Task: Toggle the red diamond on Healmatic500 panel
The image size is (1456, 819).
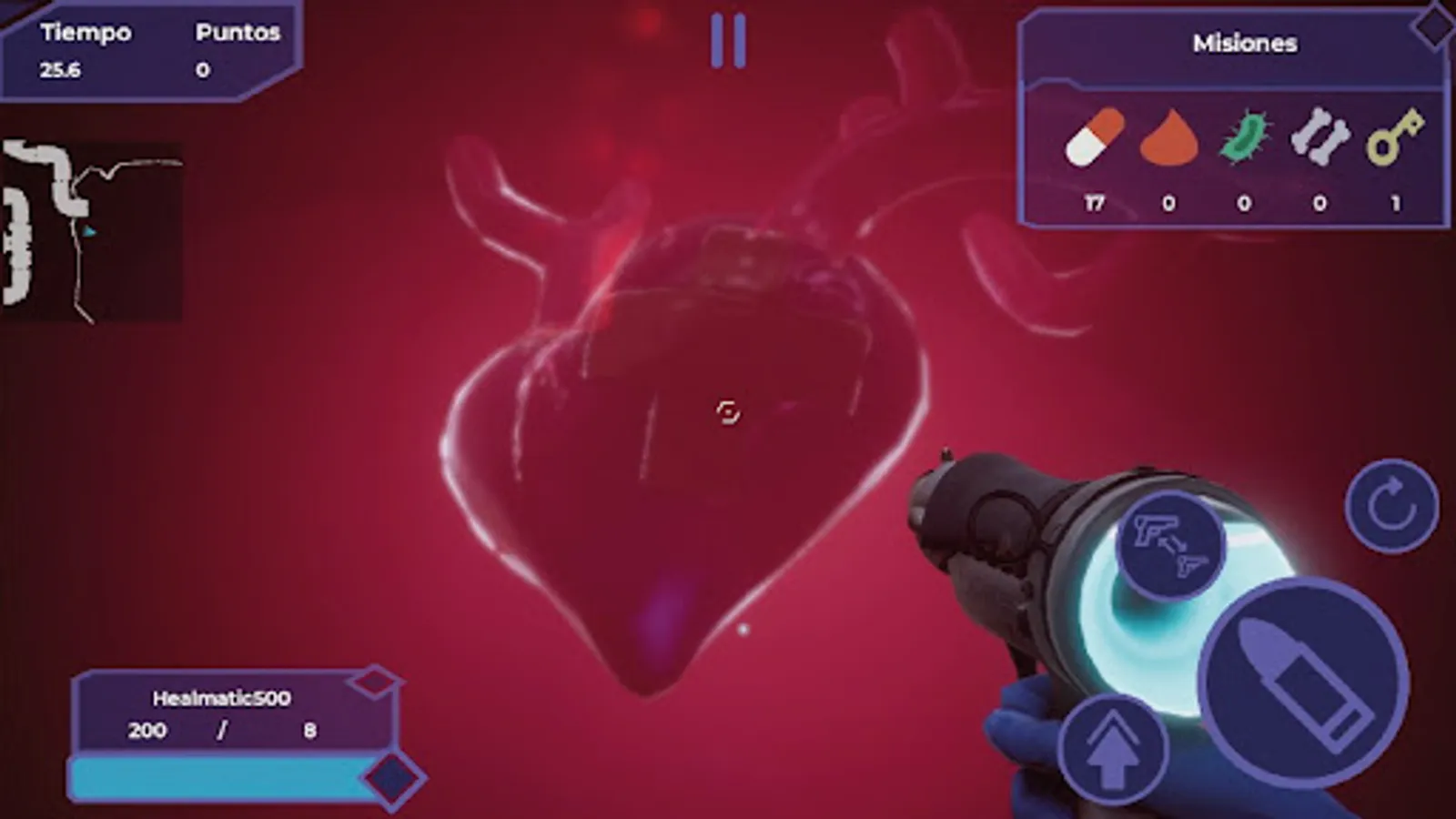Action: pos(373,682)
